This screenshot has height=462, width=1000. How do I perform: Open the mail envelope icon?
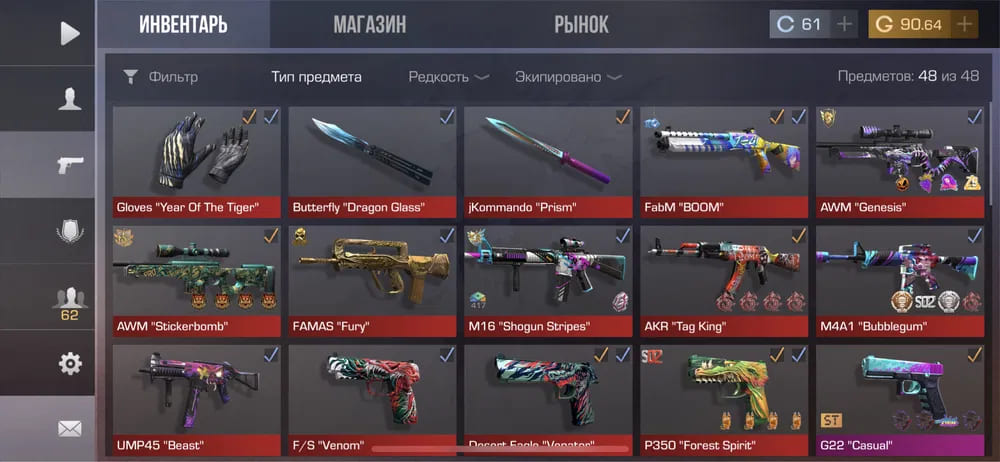(x=69, y=428)
